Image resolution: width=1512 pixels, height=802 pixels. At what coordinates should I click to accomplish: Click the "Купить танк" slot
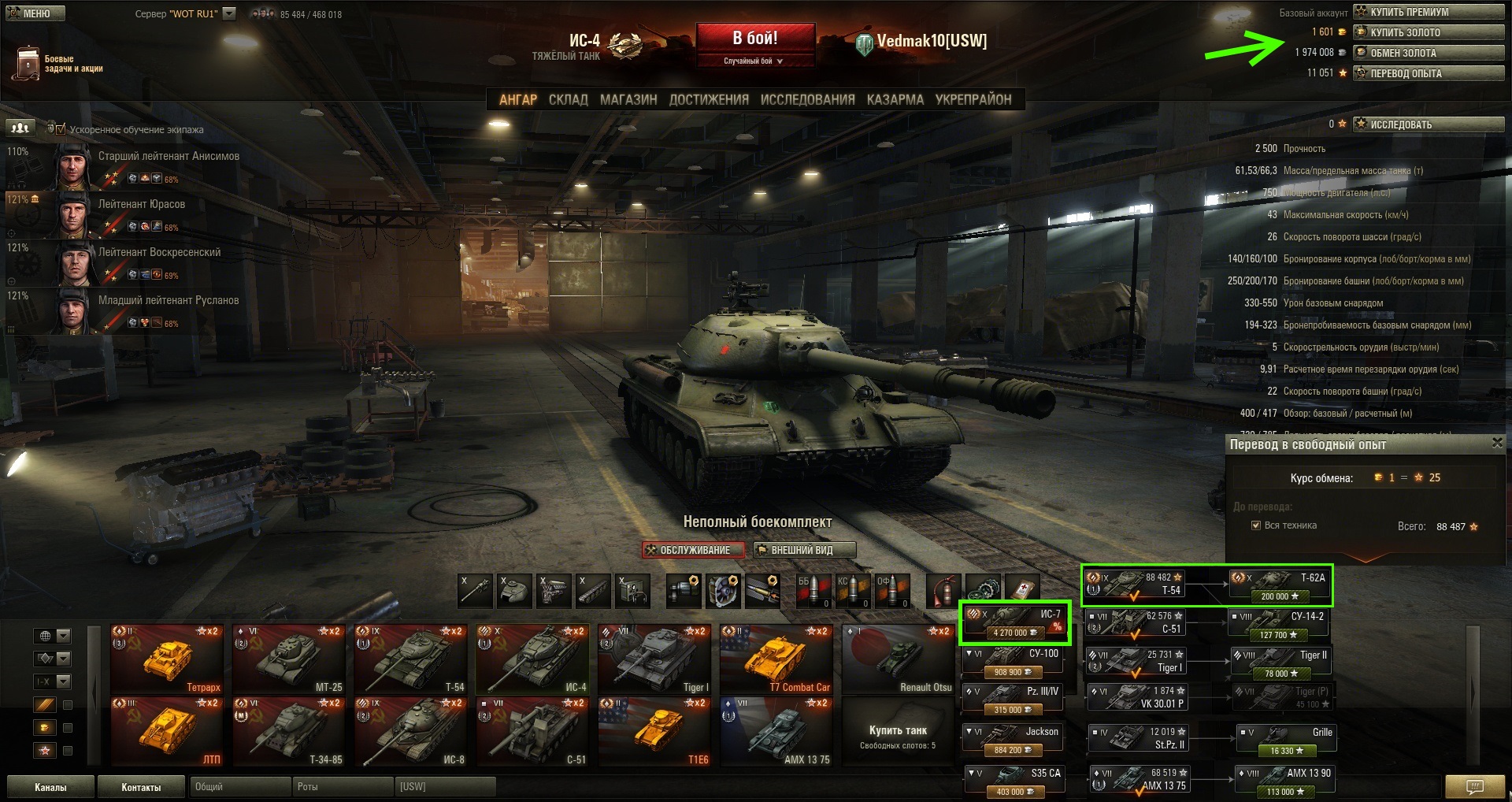tap(898, 734)
